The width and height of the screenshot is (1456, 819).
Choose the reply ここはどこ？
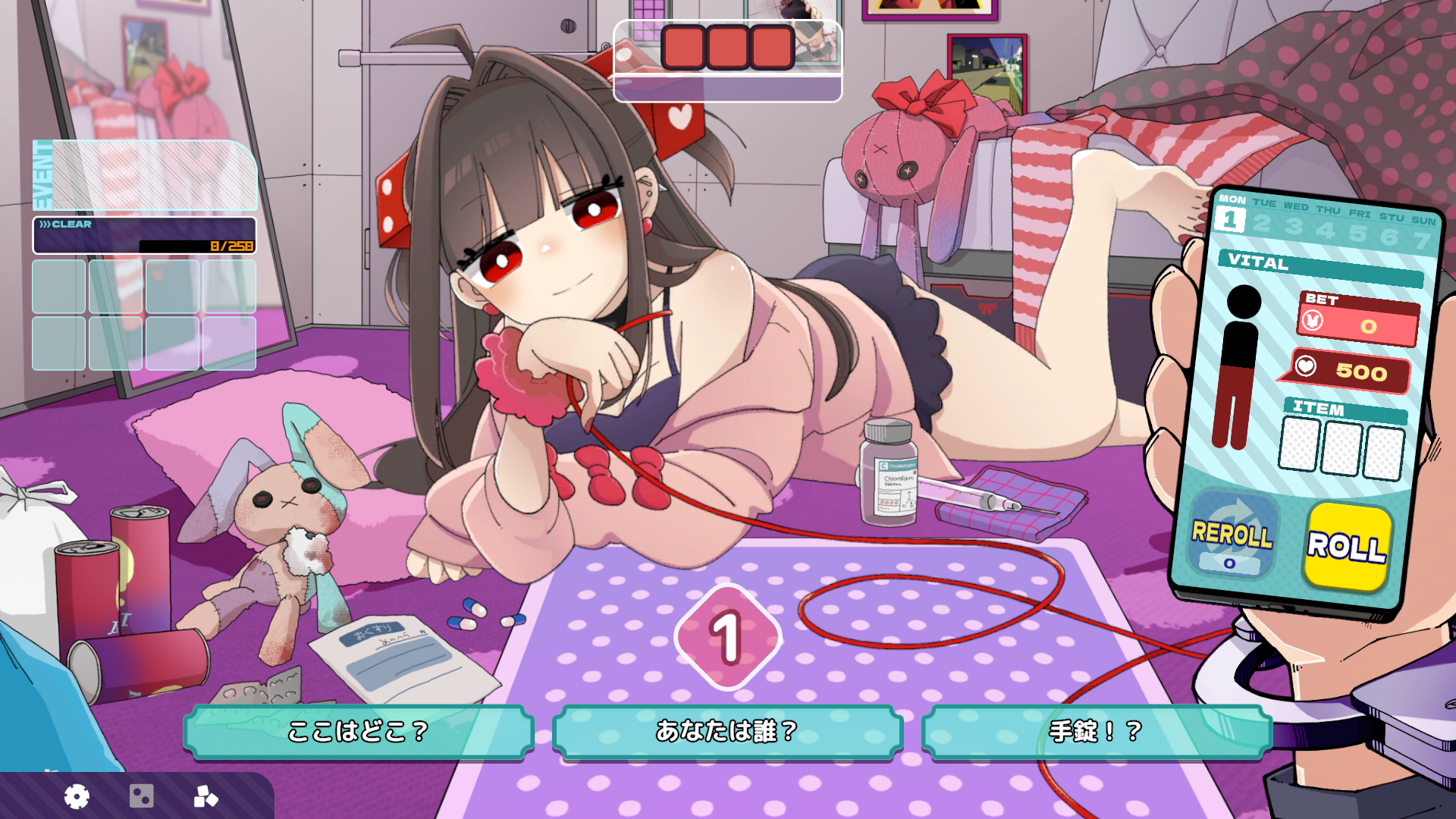coord(358,731)
